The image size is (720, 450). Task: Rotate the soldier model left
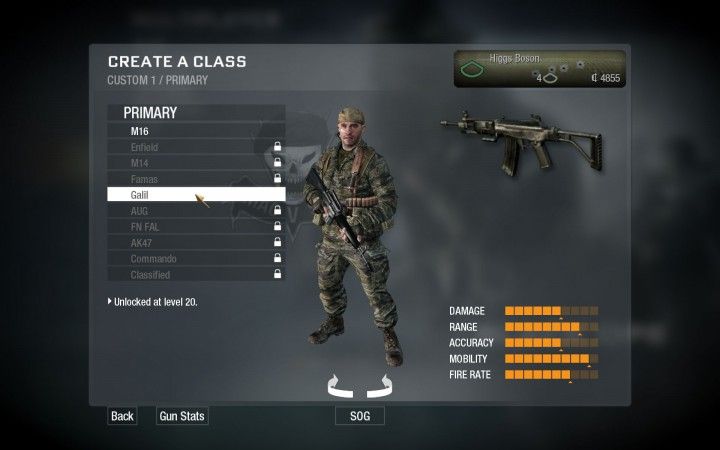pos(339,384)
